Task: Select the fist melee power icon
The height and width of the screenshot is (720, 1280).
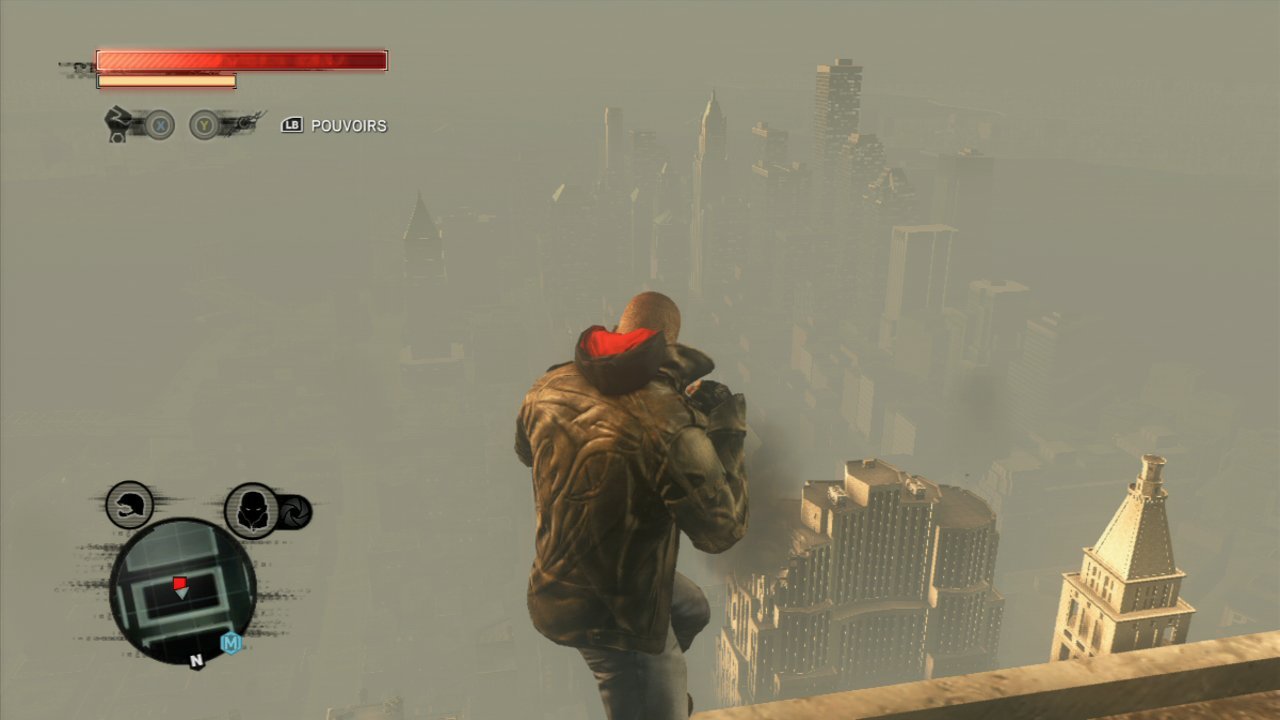Action: 117,124
